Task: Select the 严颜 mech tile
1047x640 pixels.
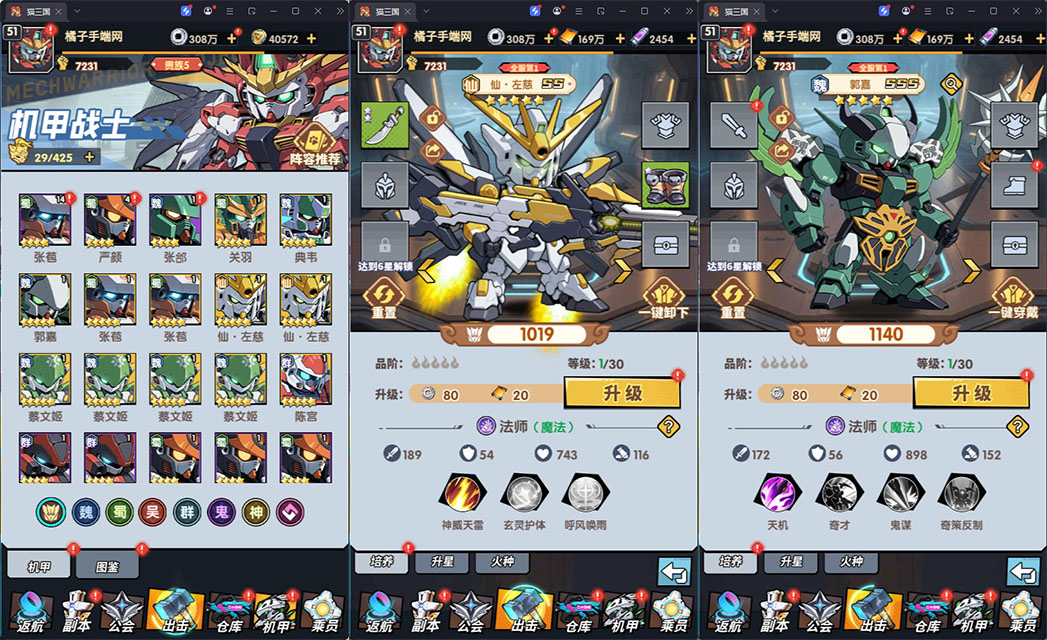Action: 110,220
